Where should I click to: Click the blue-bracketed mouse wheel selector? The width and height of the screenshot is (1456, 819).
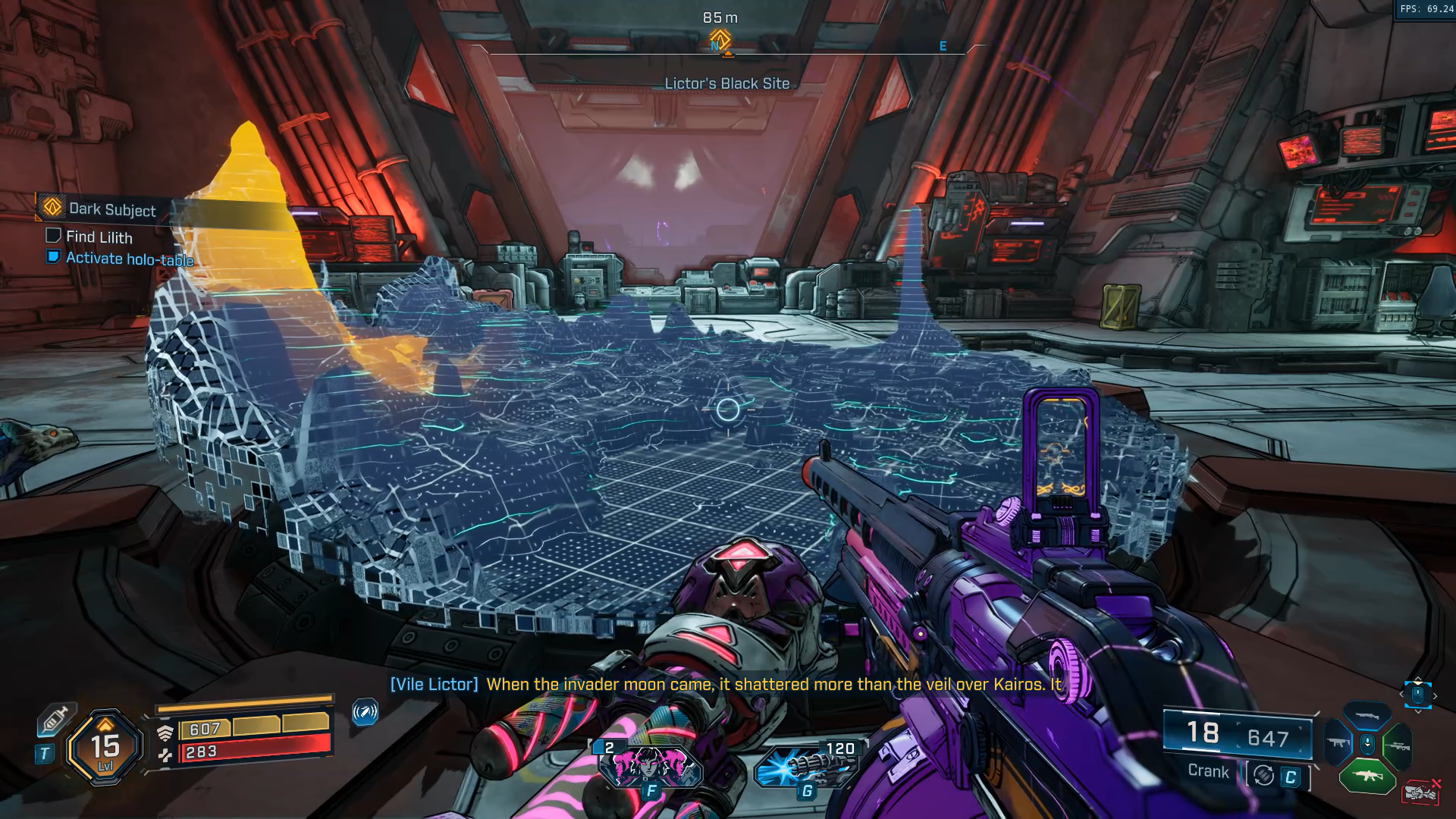point(1417,694)
